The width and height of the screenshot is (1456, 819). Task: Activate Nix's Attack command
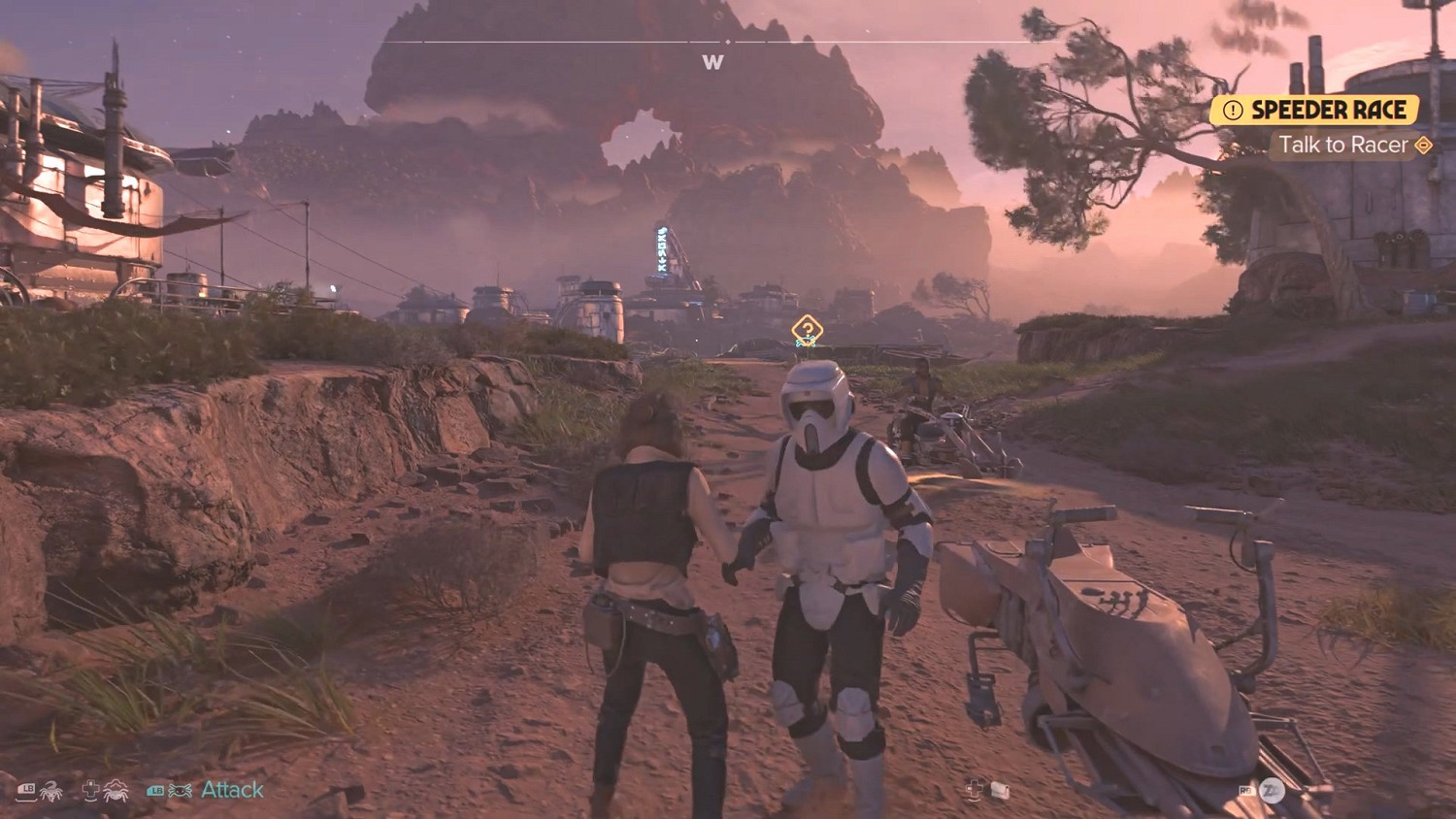232,790
